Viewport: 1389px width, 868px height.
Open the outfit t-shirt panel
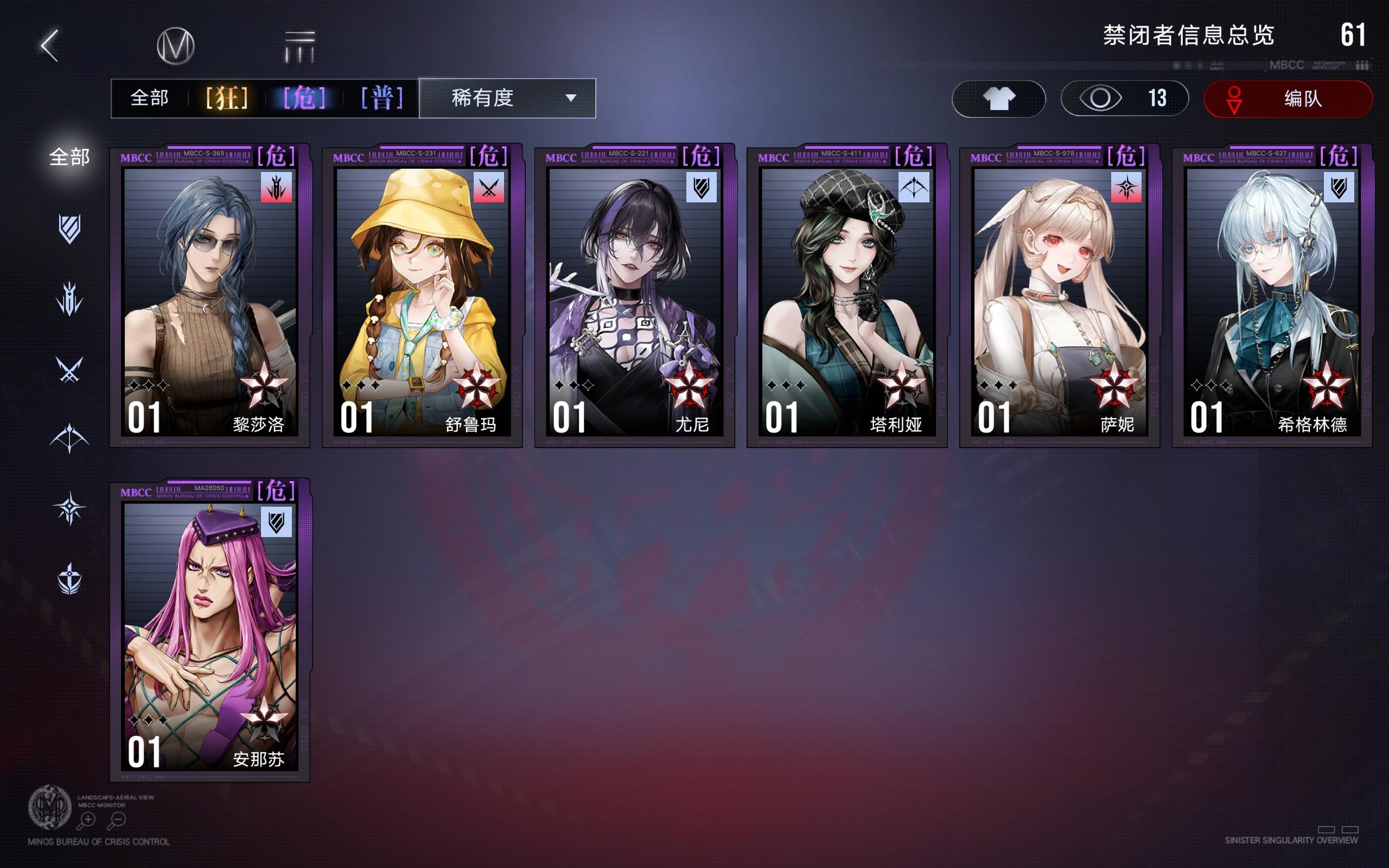pos(998,99)
